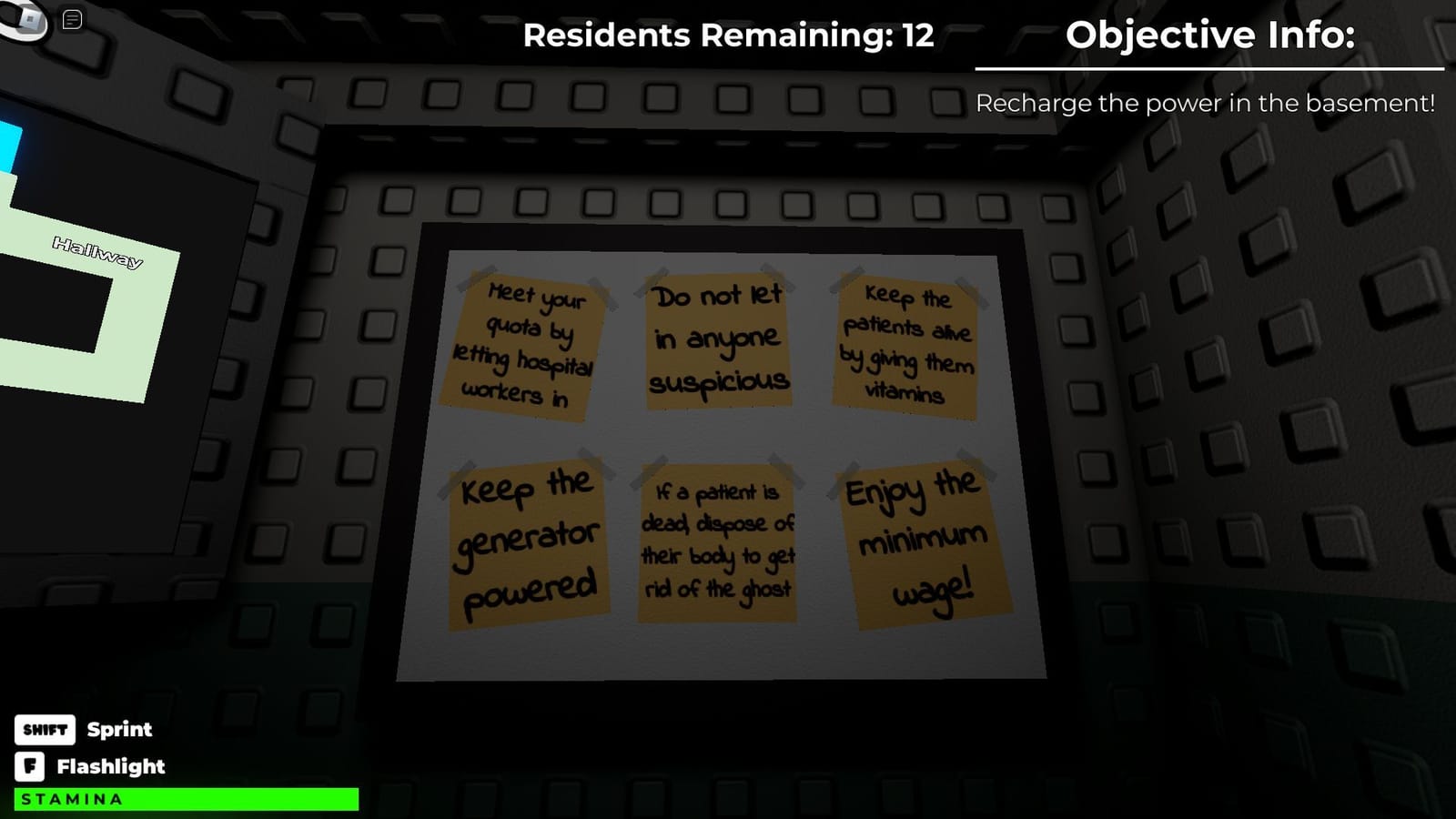Click the Objective Info header
Image resolution: width=1456 pixels, height=819 pixels.
point(1210,36)
